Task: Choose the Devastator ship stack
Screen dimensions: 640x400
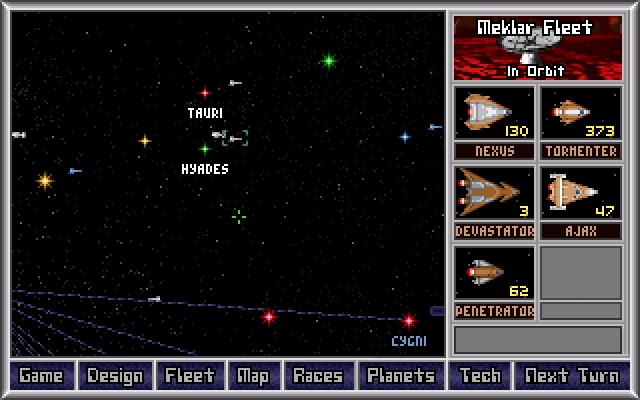Action: click(x=495, y=193)
